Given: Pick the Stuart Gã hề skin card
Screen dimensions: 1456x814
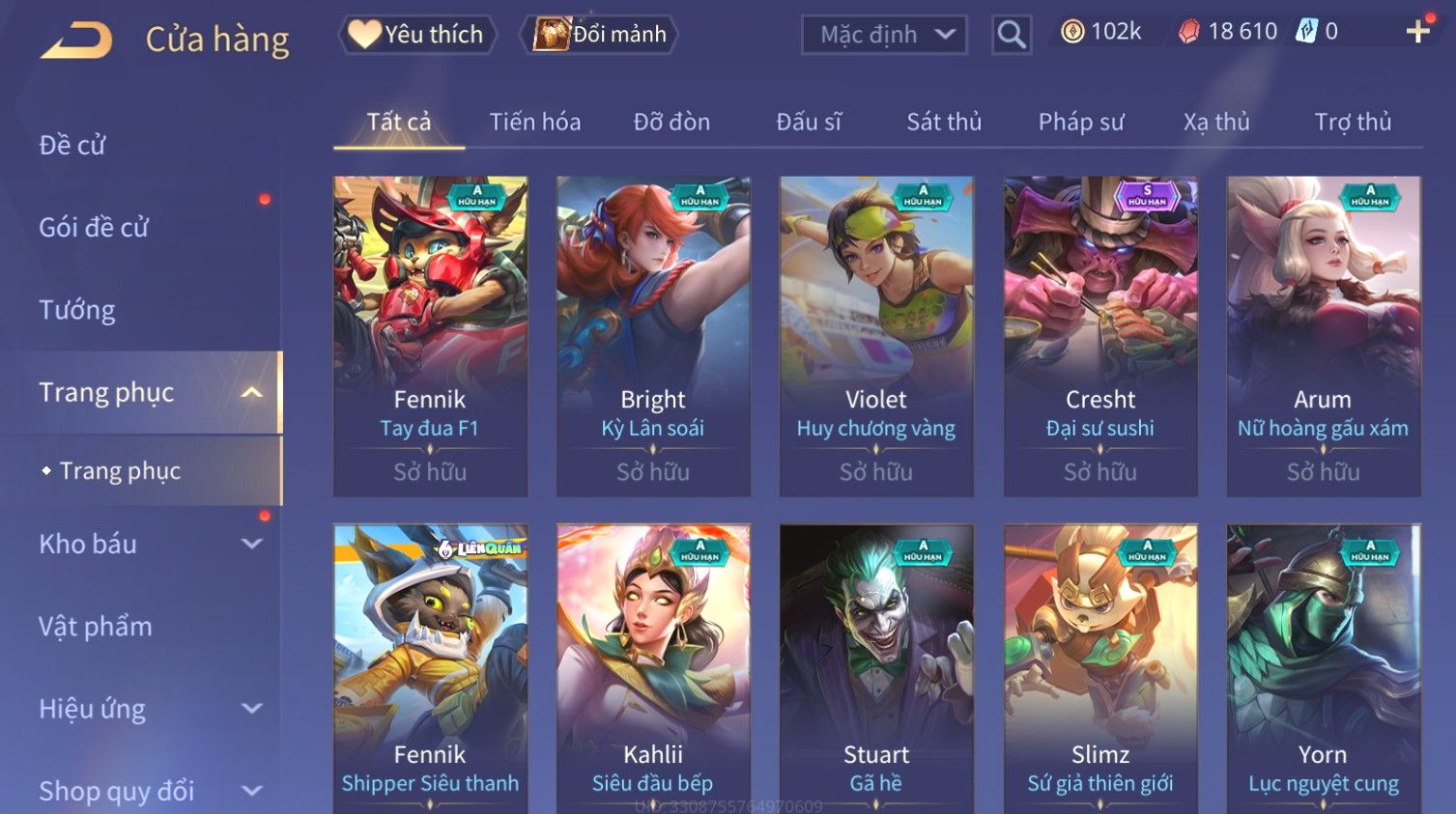Looking at the screenshot, I should pyautogui.click(x=876, y=666).
